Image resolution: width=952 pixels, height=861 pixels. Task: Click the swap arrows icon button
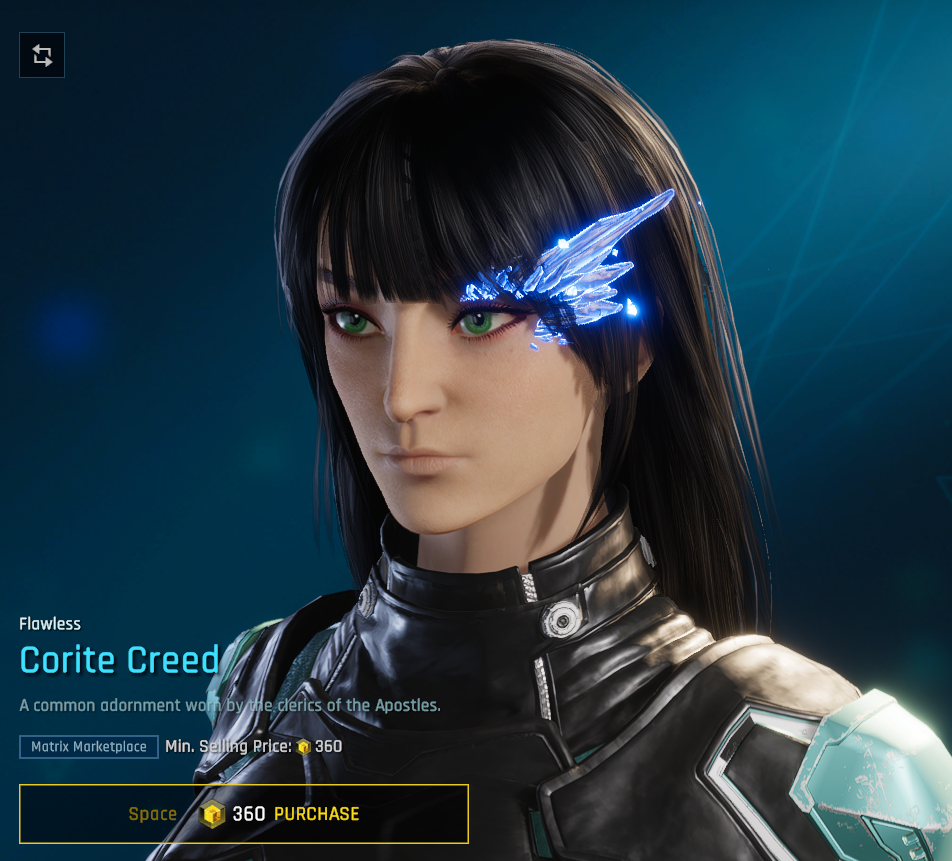[x=42, y=55]
